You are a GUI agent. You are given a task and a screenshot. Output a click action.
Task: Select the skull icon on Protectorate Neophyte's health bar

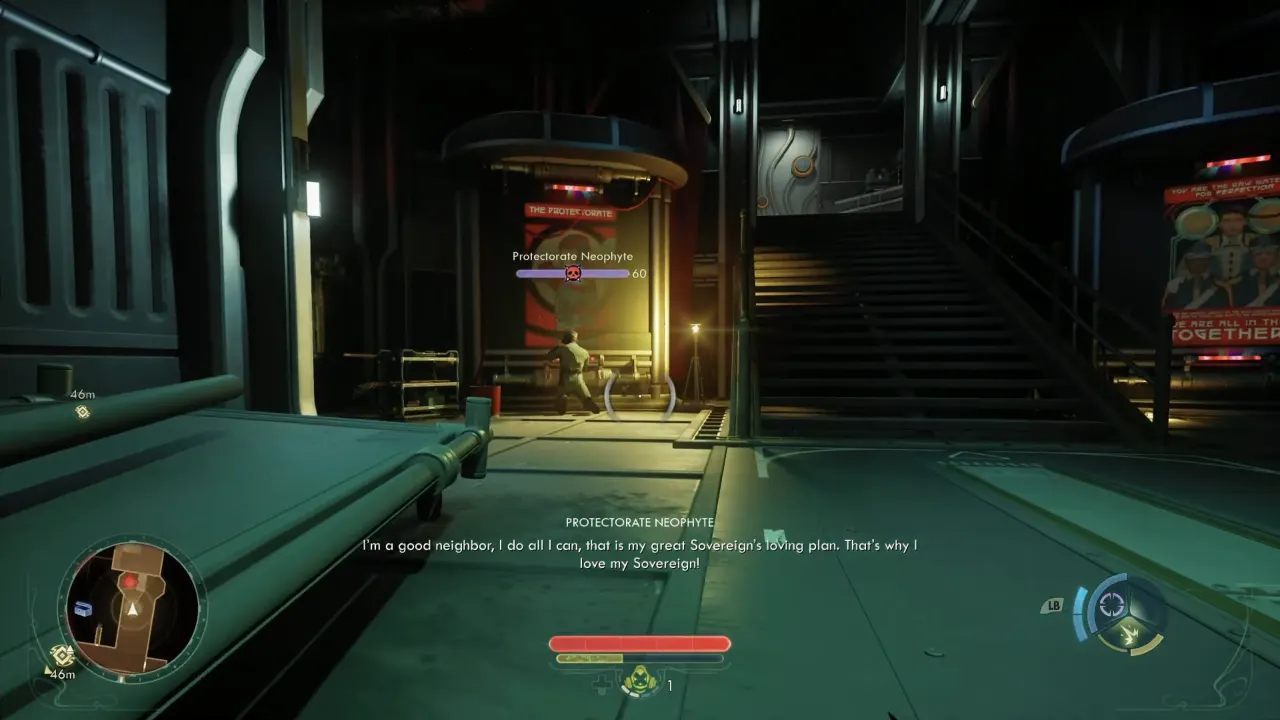coord(571,271)
